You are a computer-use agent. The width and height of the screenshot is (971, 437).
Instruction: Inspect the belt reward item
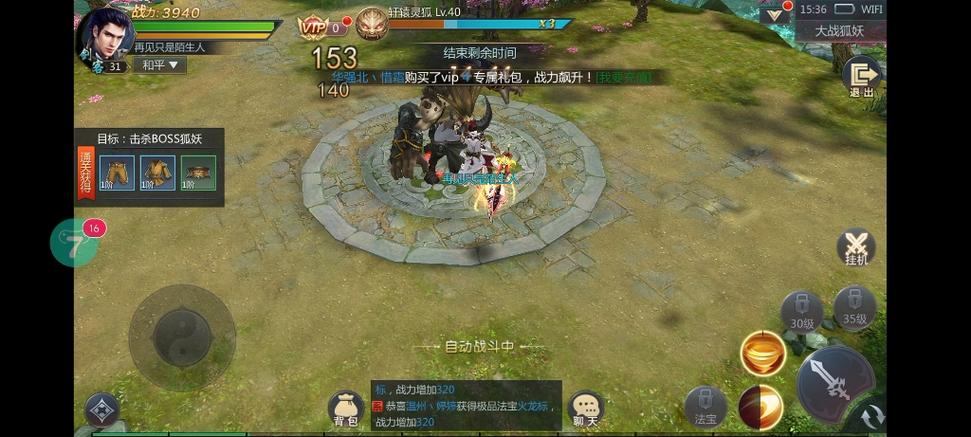click(198, 173)
